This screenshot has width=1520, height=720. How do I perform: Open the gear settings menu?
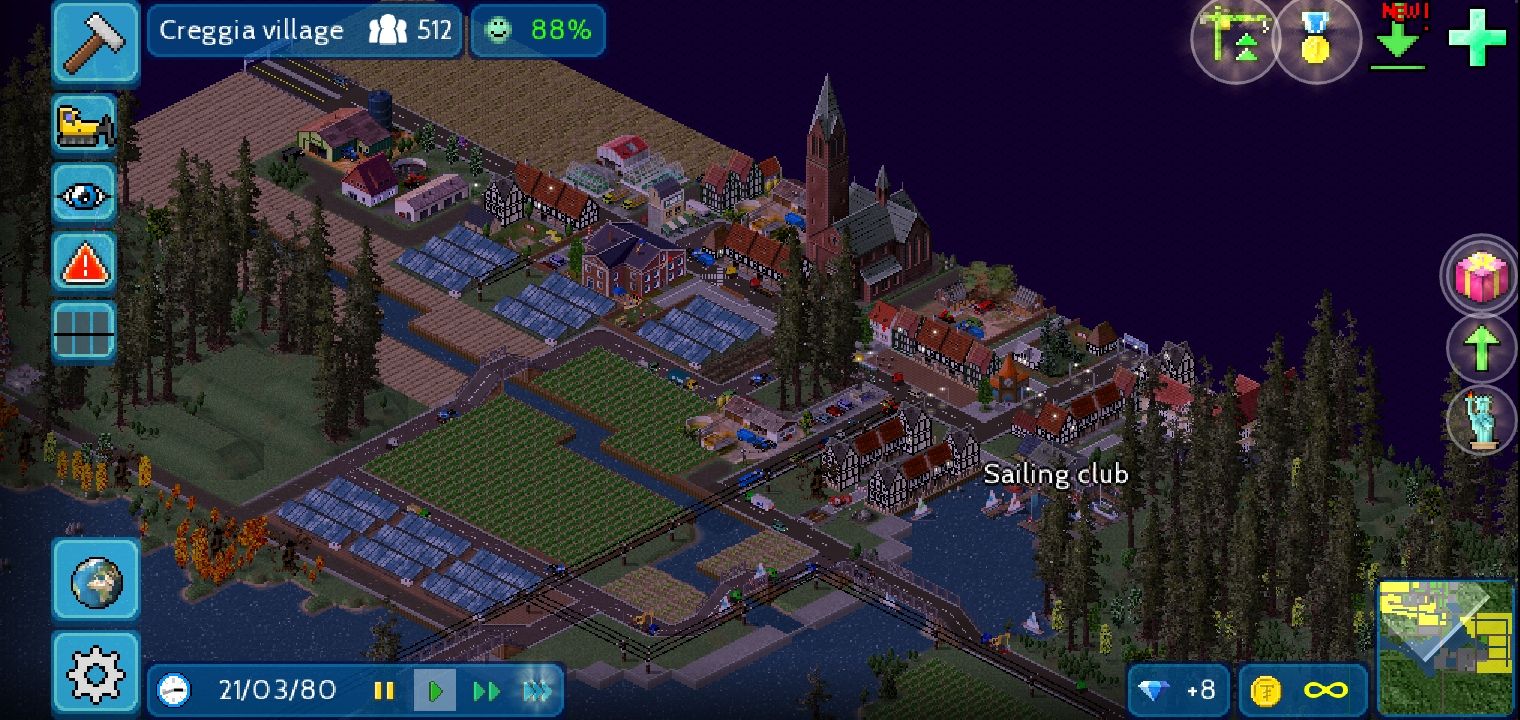[96, 675]
